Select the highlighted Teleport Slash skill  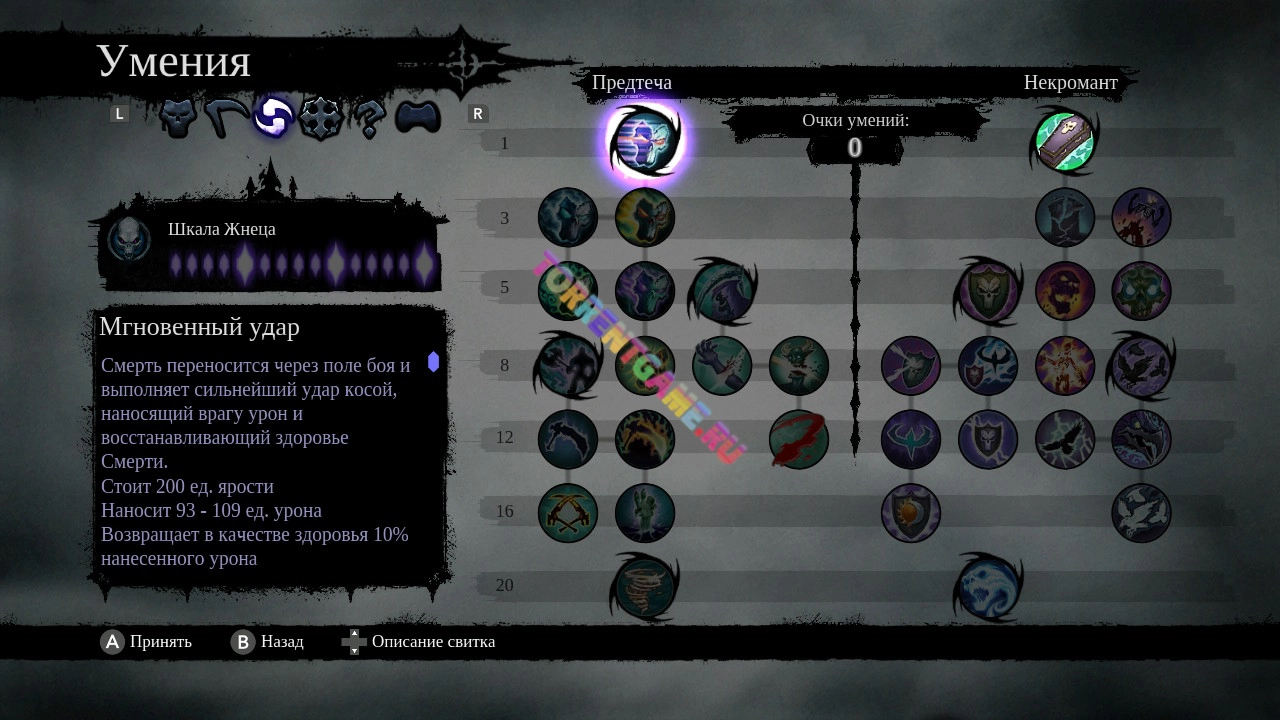pos(645,142)
